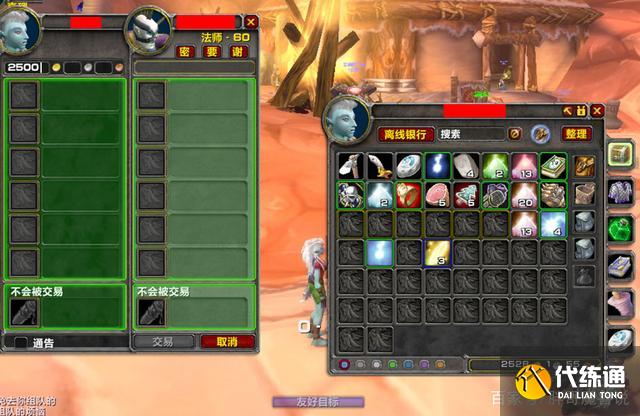Select the lightning bolt item in top row
The height and width of the screenshot is (416, 640).
(x=437, y=166)
